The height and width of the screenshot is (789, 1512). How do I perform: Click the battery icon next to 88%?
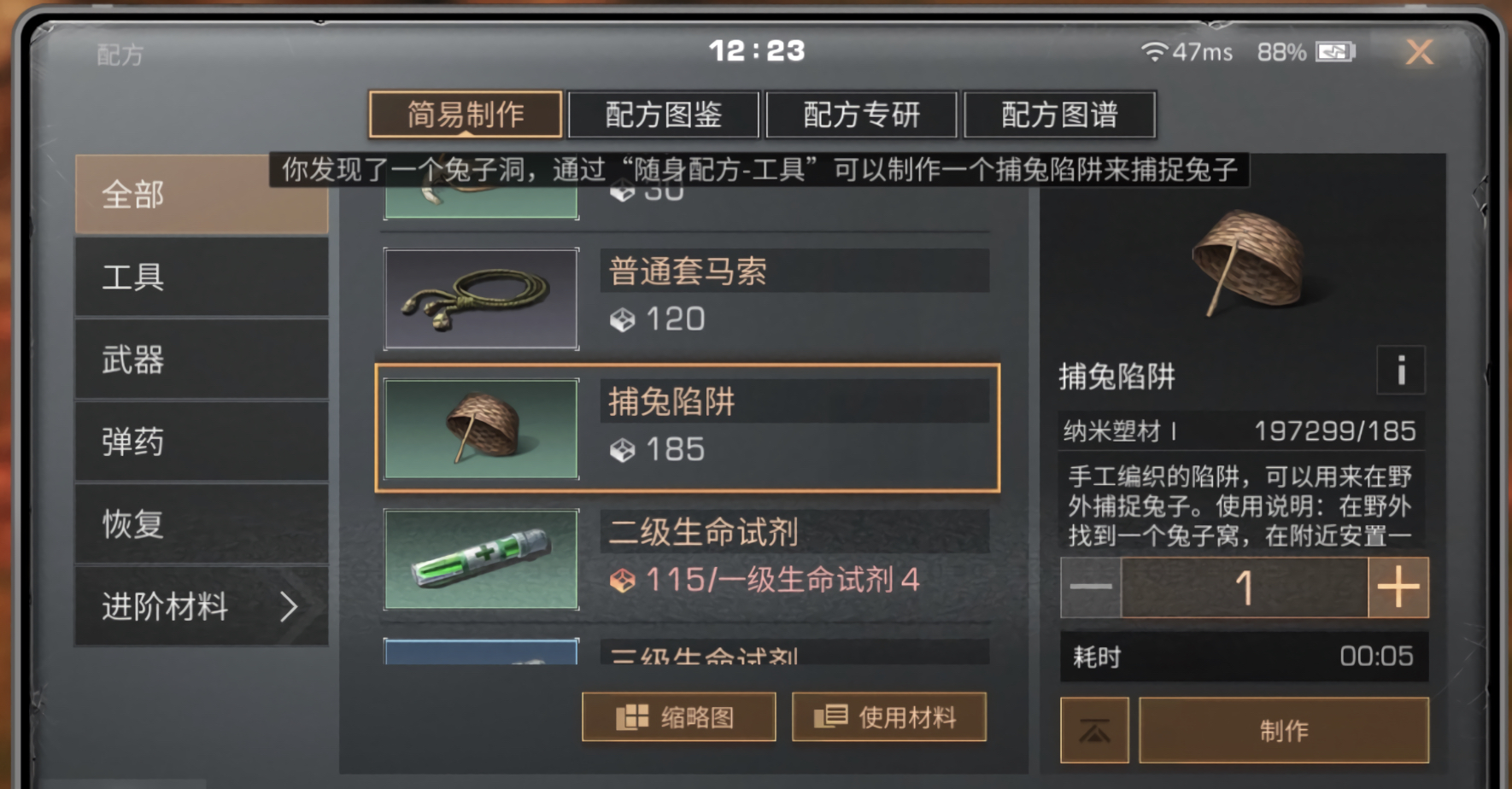pyautogui.click(x=1333, y=51)
